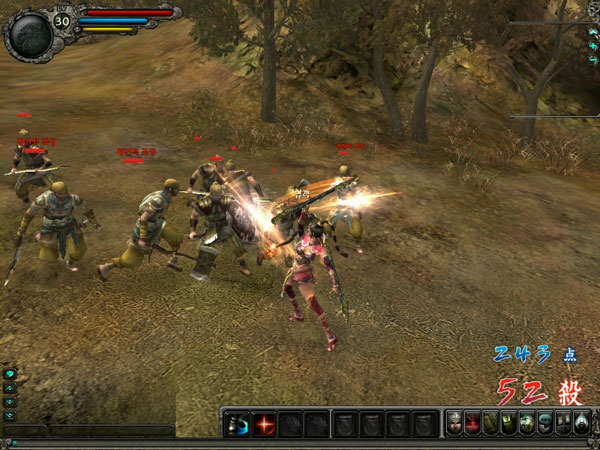This screenshot has height=450, width=600.
Task: Open the character portrait orb
Action: pyautogui.click(x=28, y=35)
